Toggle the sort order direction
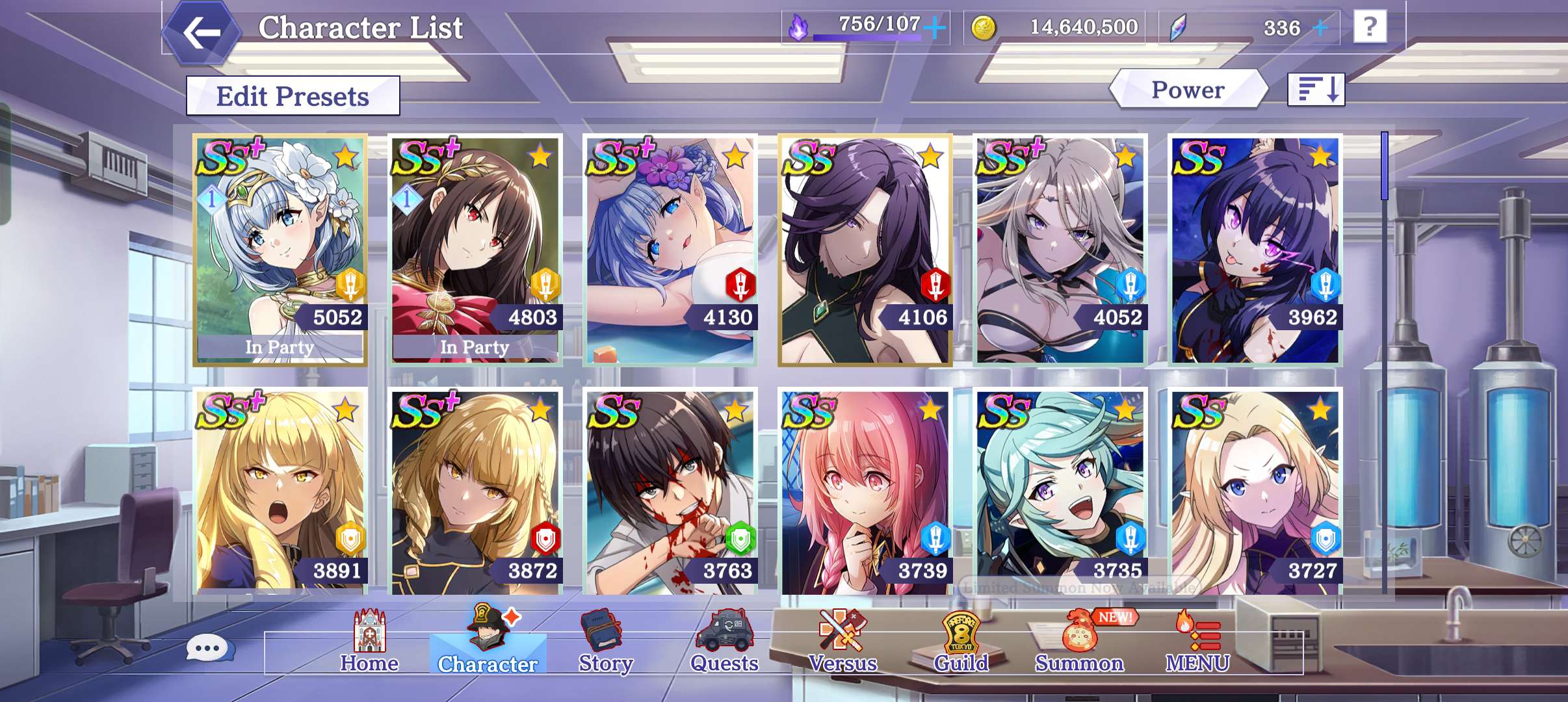The width and height of the screenshot is (1568, 702). point(1316,89)
